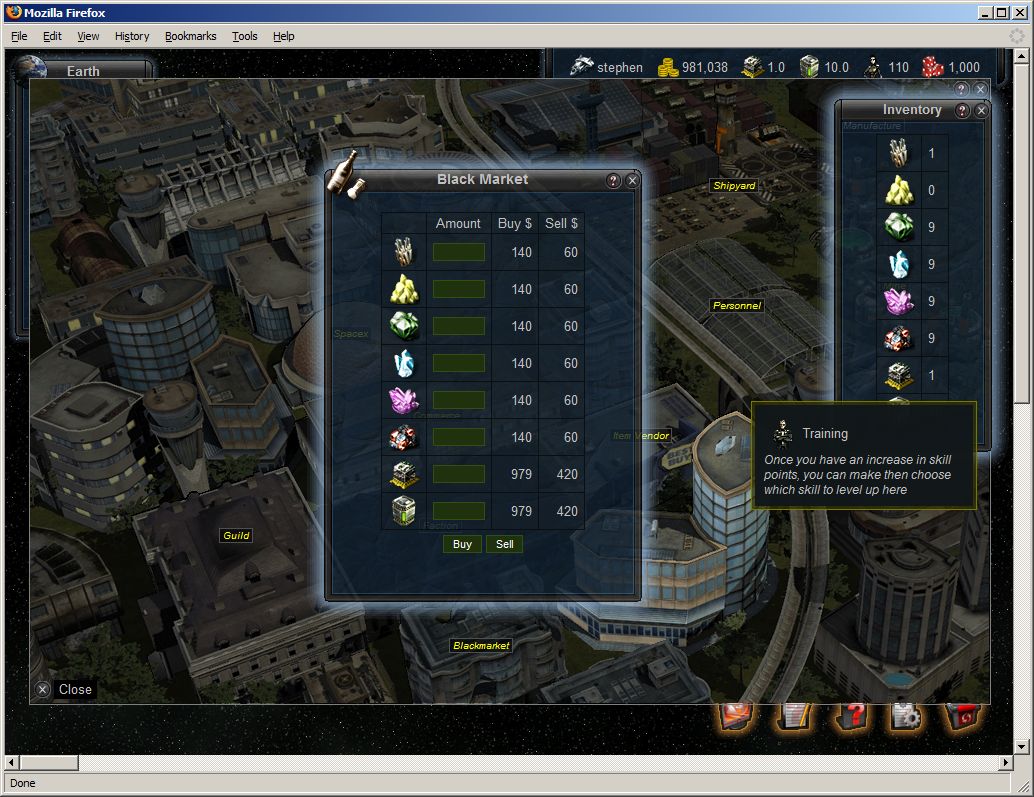Select amount field for green gem
Screen dimensions: 1034x797
pos(459,326)
